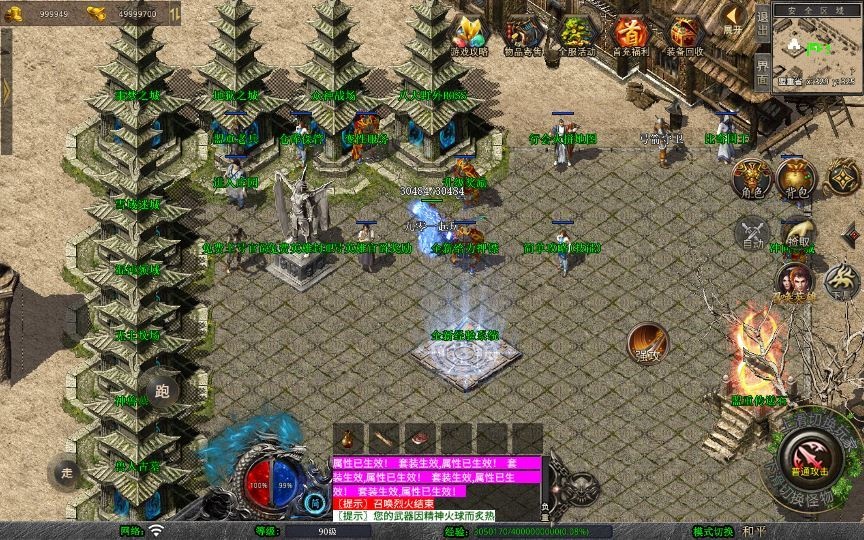The height and width of the screenshot is (540, 864).
Task: Activate the 拾取 pickup button
Action: click(797, 234)
